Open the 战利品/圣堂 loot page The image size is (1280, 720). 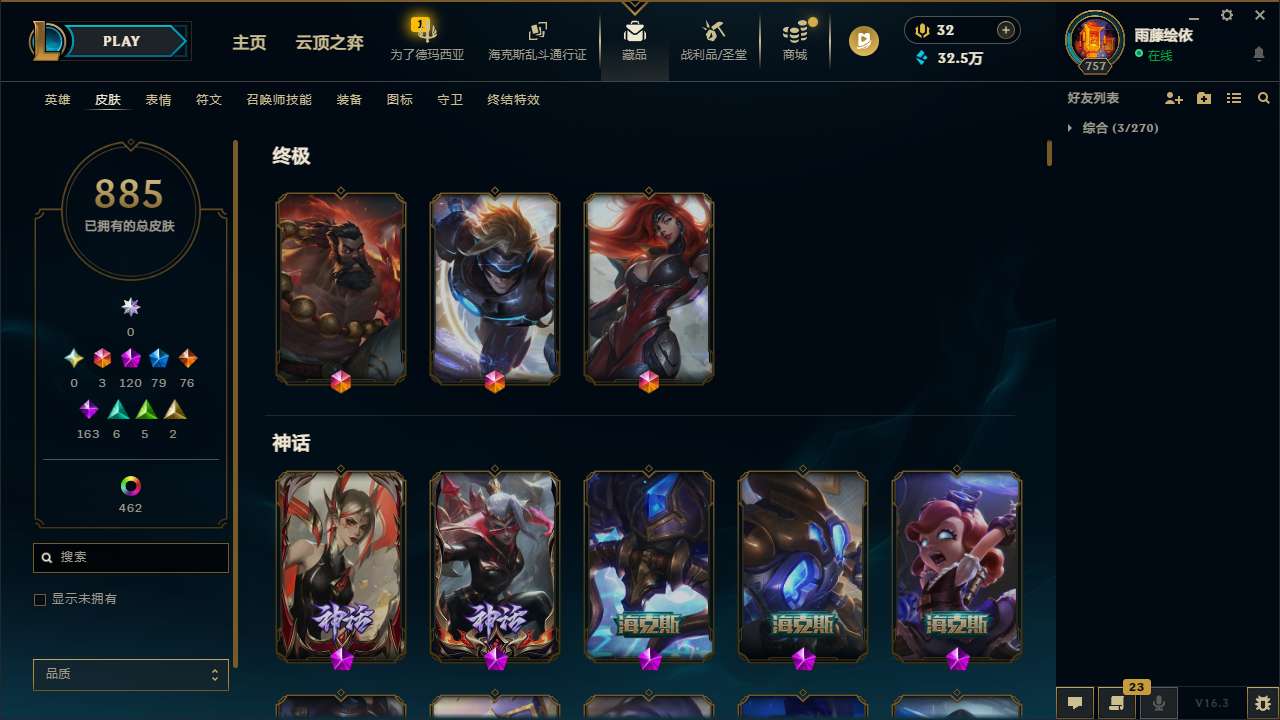tap(713, 40)
